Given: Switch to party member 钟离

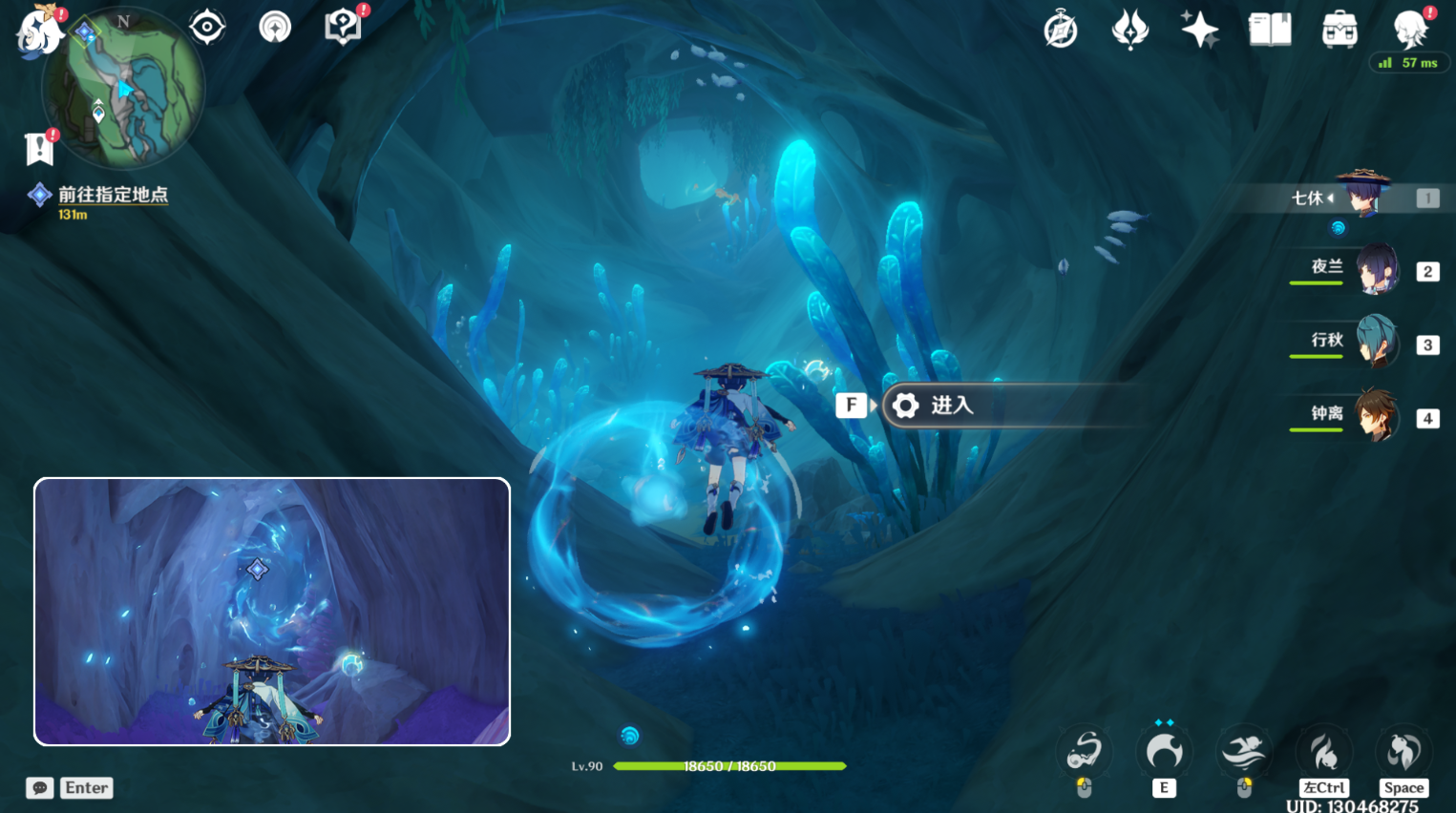Looking at the screenshot, I should [1376, 416].
